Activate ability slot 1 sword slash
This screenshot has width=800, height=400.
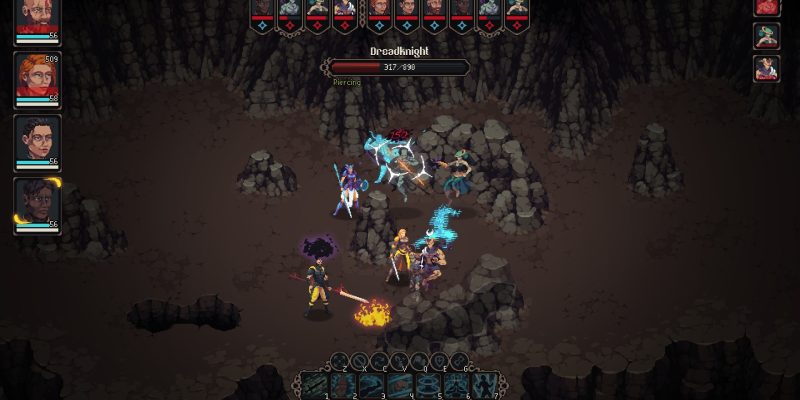click(x=313, y=384)
